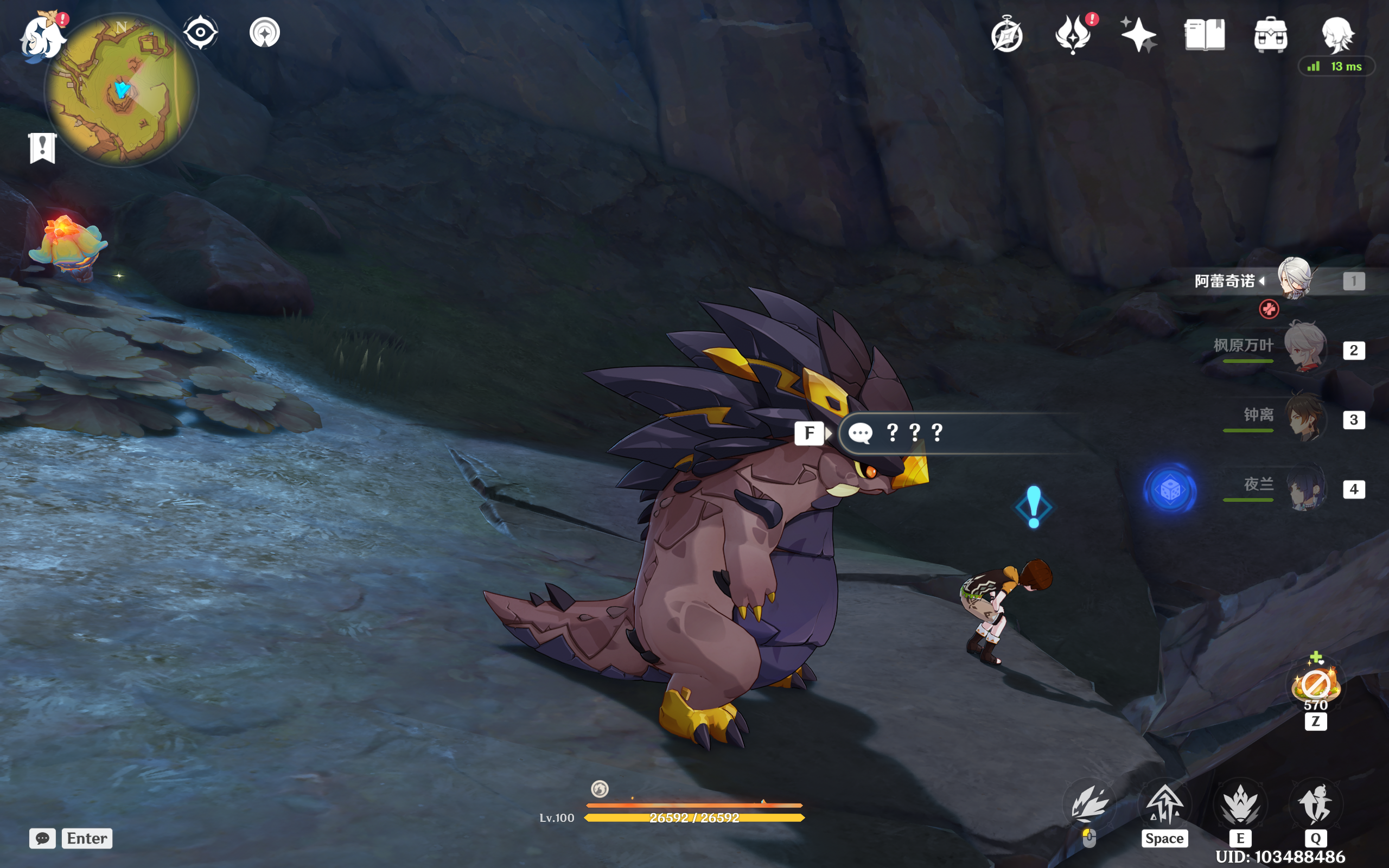Activate the eye-shaped elemental sight icon
Screen dimensions: 1389x868
200,32
